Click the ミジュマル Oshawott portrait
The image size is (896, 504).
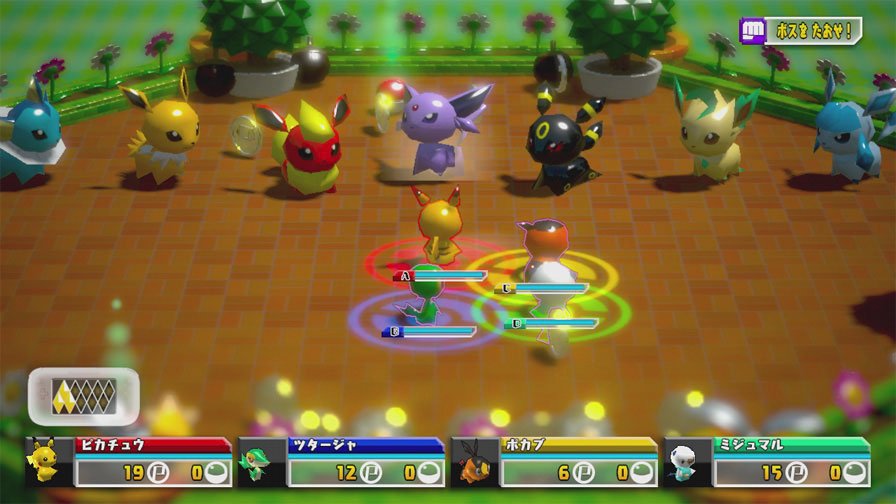687,463
